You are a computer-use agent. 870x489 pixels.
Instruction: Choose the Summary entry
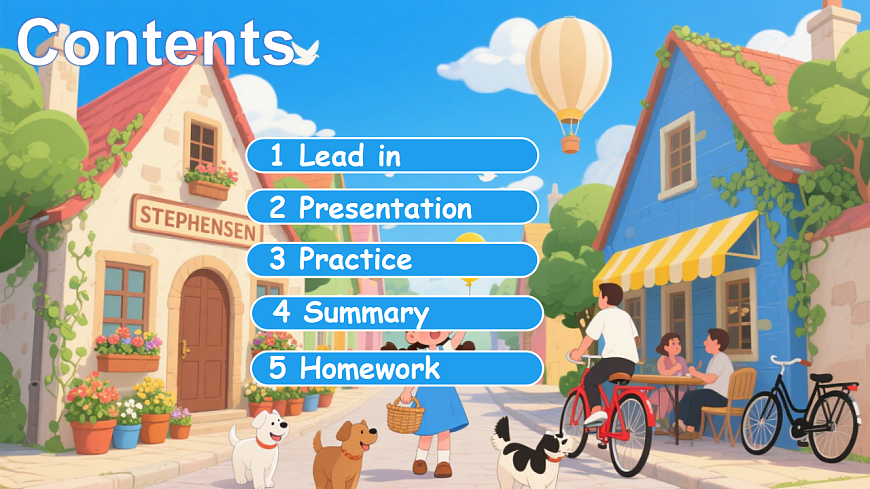pyautogui.click(x=395, y=312)
